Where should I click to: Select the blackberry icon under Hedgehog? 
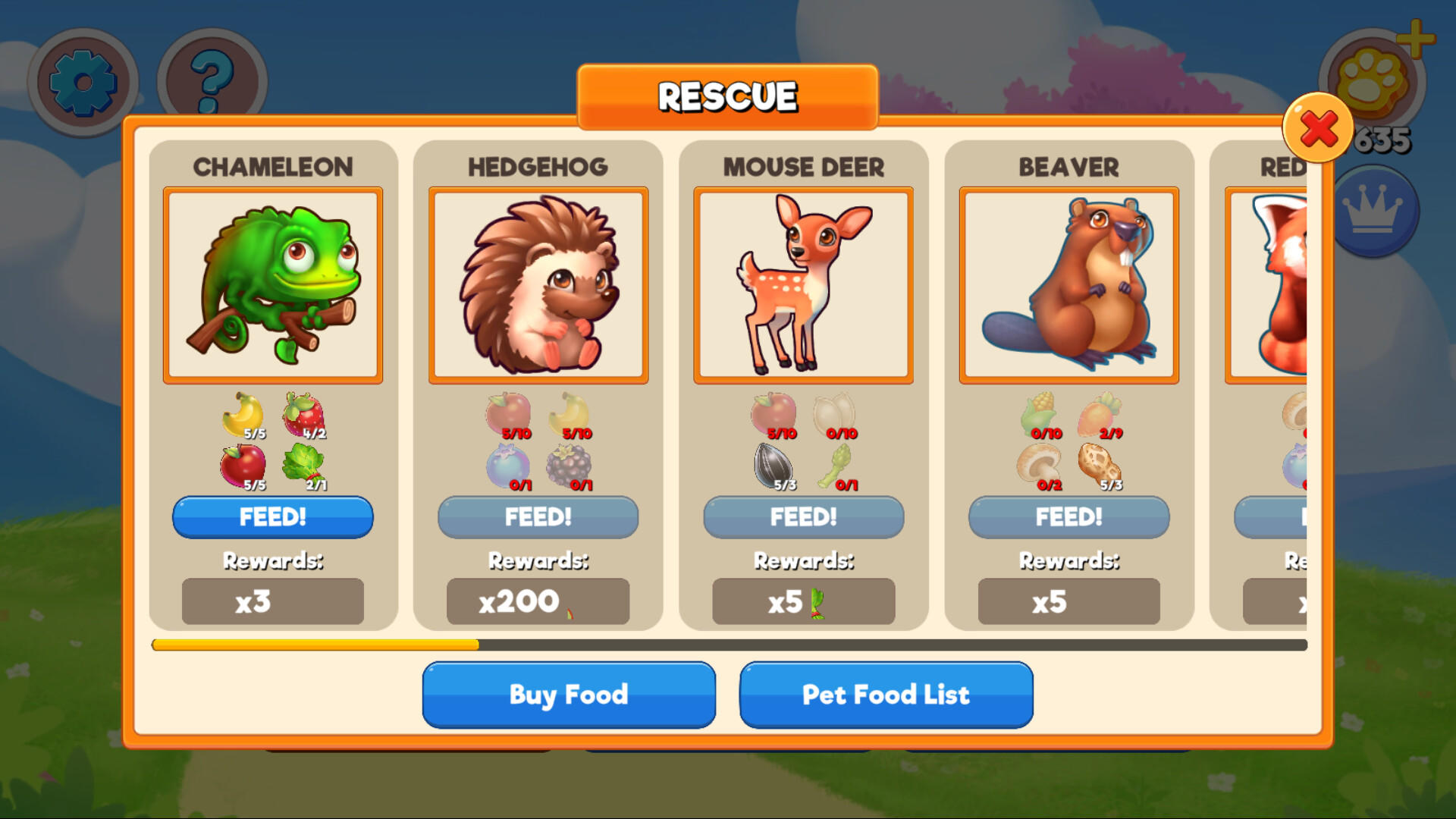[569, 466]
